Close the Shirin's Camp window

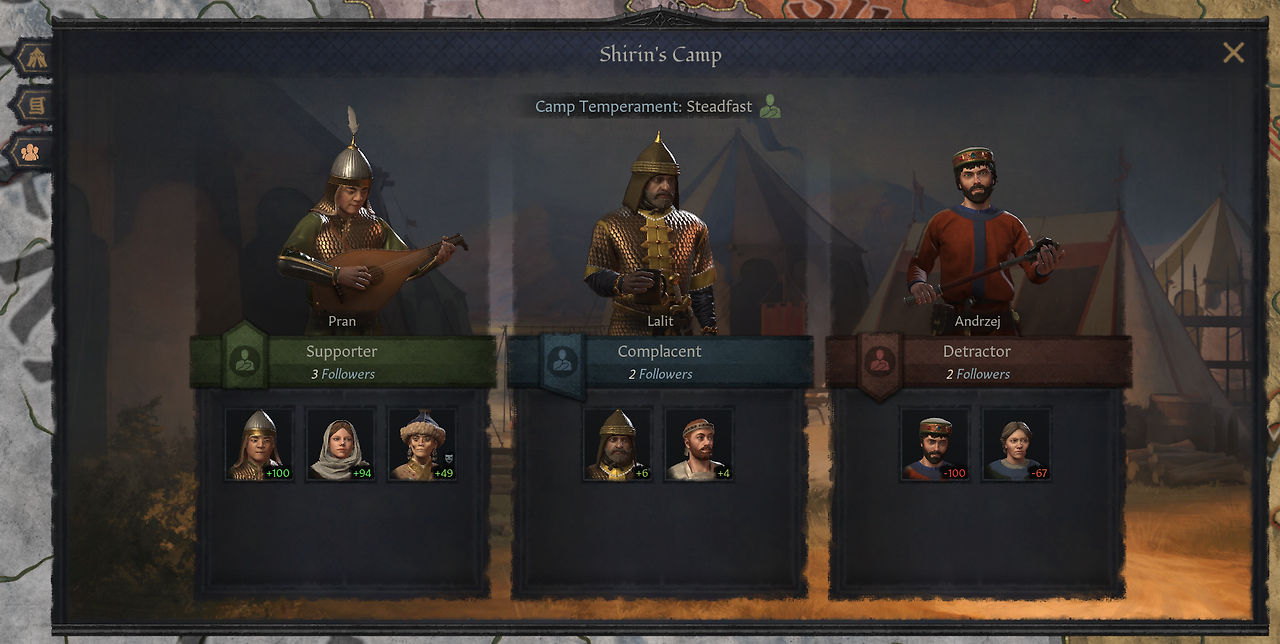pyautogui.click(x=1233, y=53)
